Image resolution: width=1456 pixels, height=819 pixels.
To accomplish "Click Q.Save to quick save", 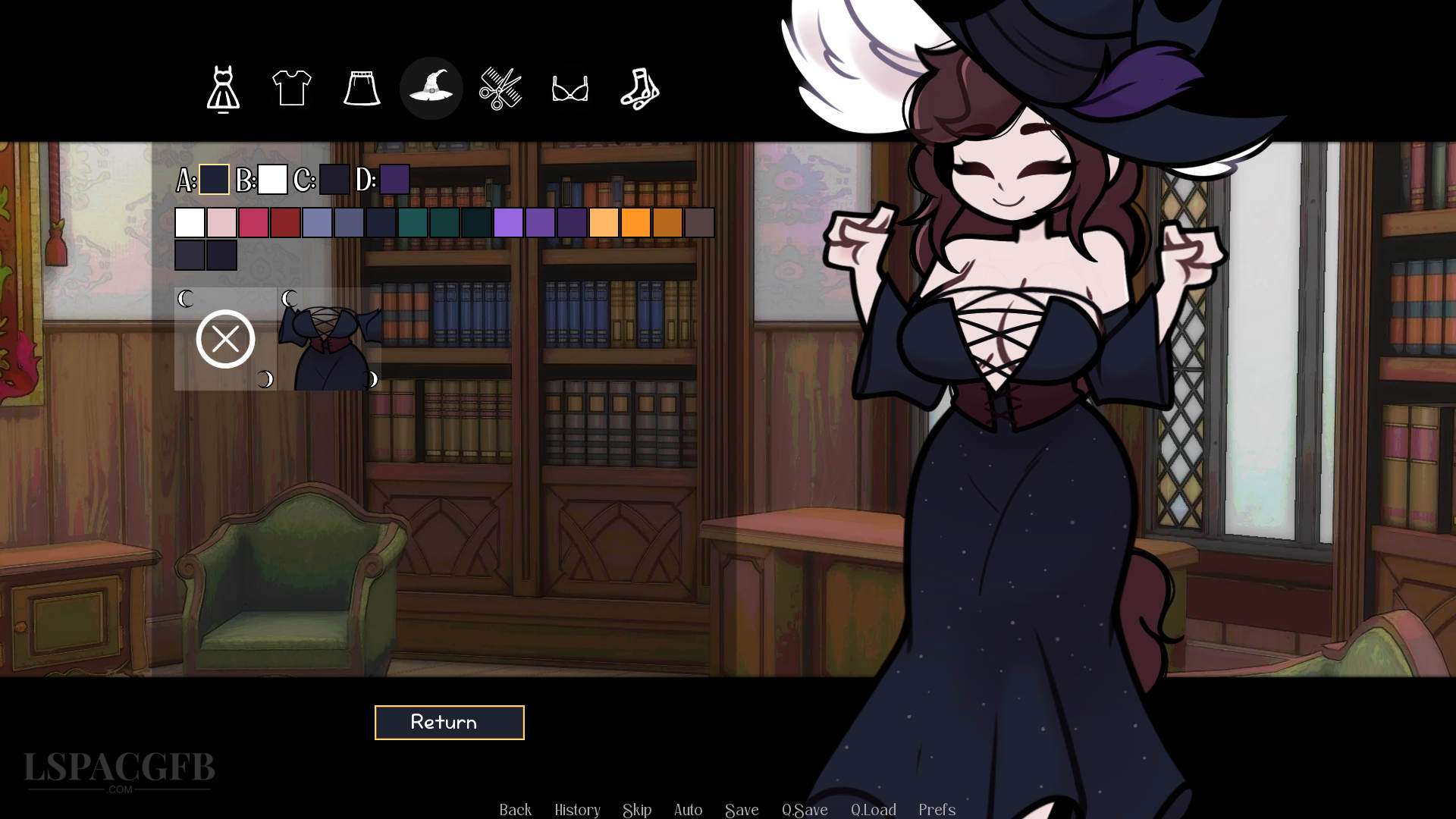I will coord(806,810).
